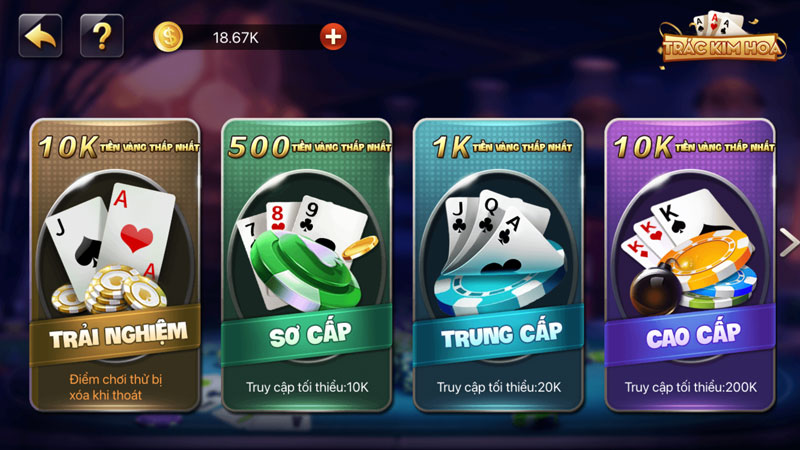Viewport: 800px width, 450px height.
Task: Add gold coins with the red plus
Action: (333, 37)
